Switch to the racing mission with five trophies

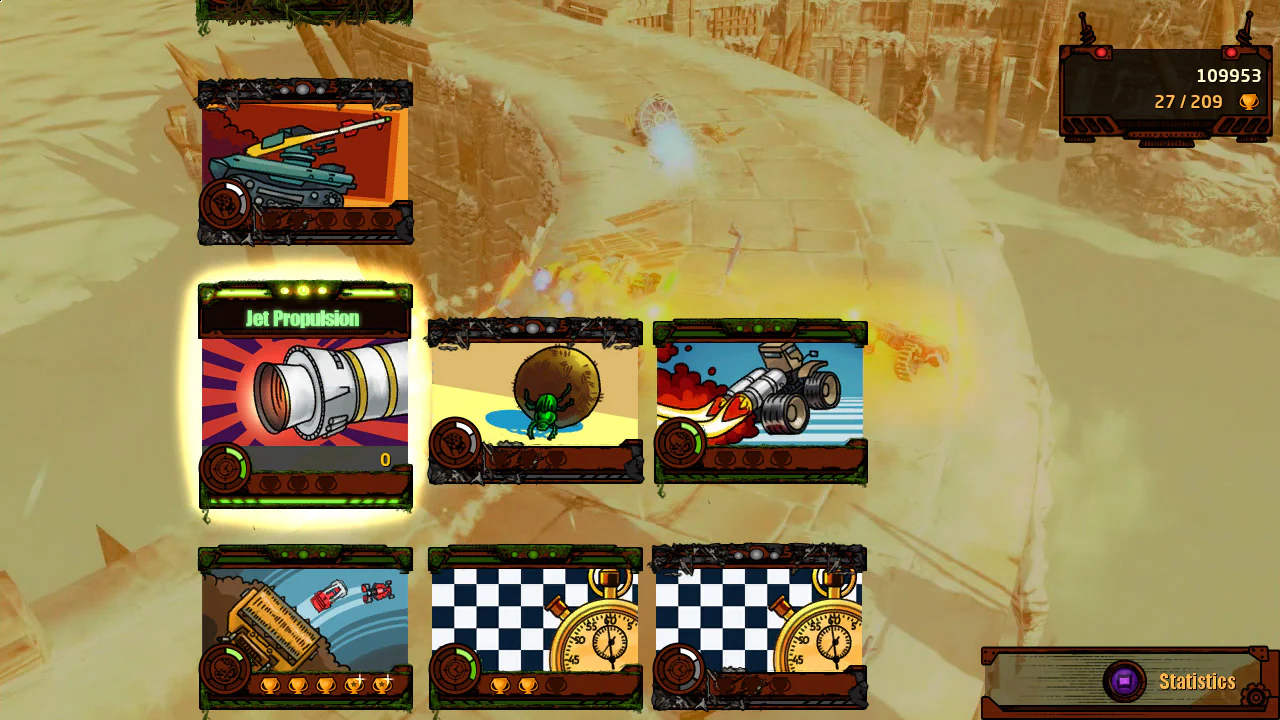click(x=305, y=625)
